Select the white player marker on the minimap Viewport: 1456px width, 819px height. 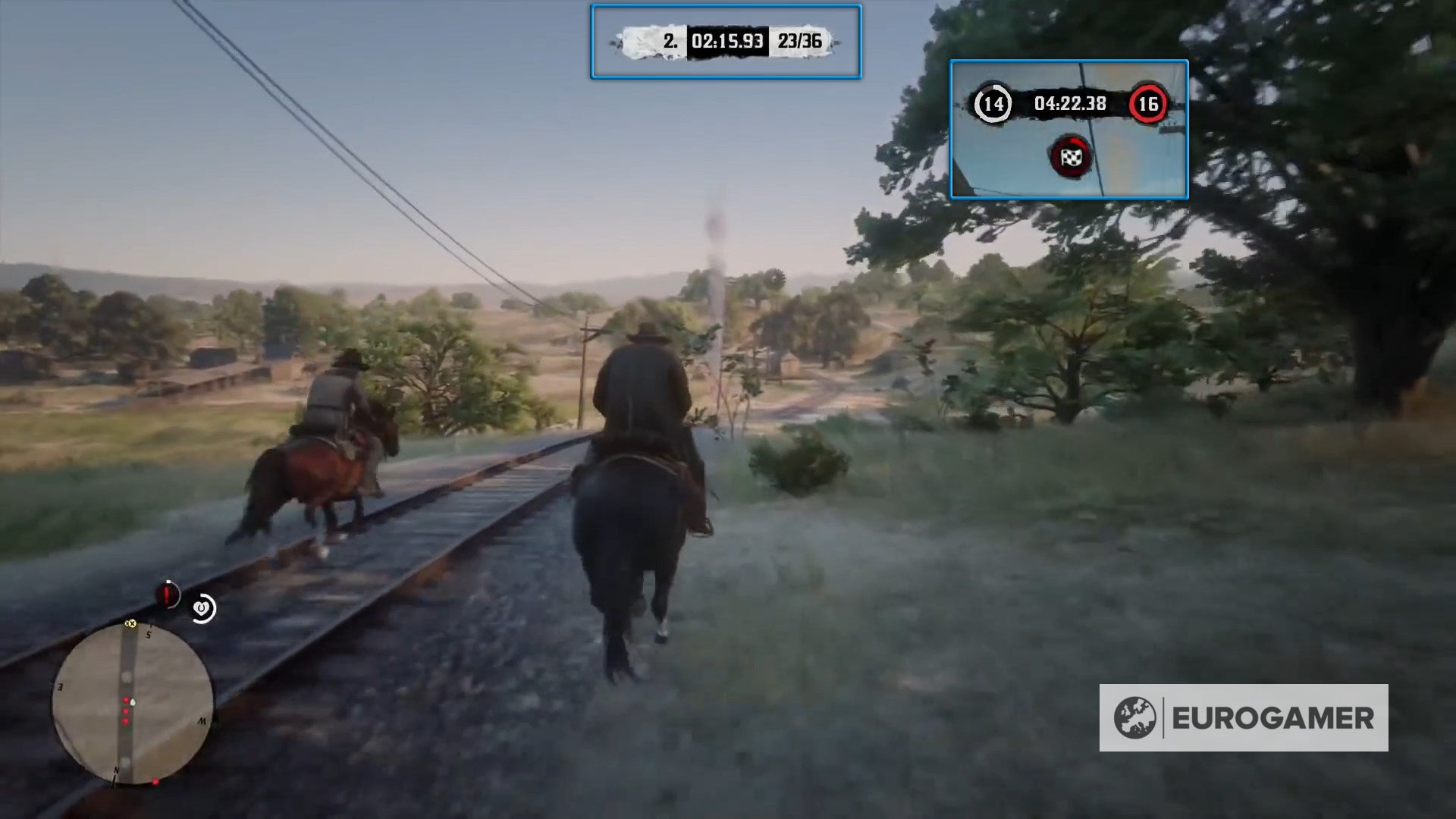(133, 703)
